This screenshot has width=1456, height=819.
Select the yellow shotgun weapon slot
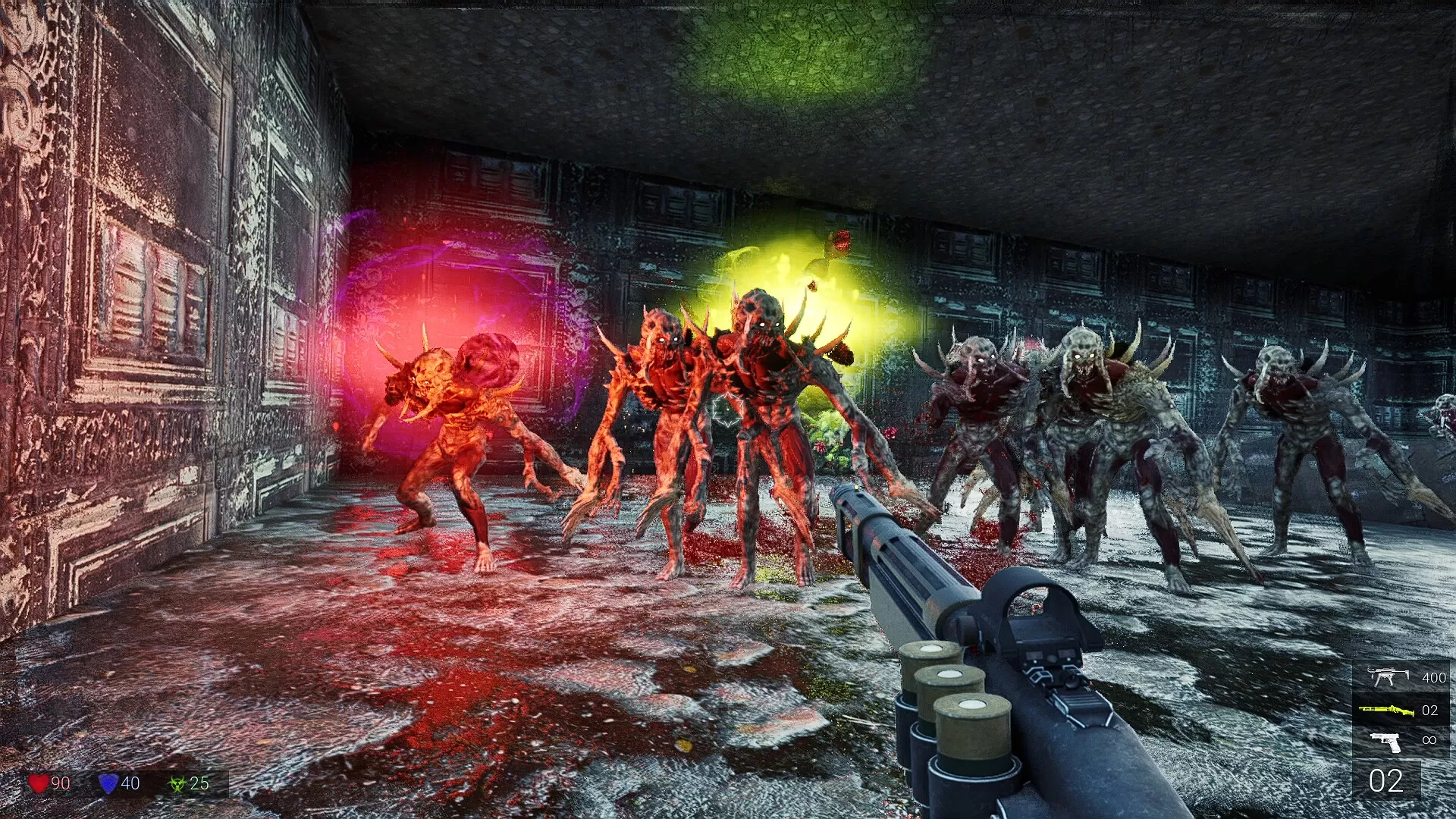click(1400, 711)
